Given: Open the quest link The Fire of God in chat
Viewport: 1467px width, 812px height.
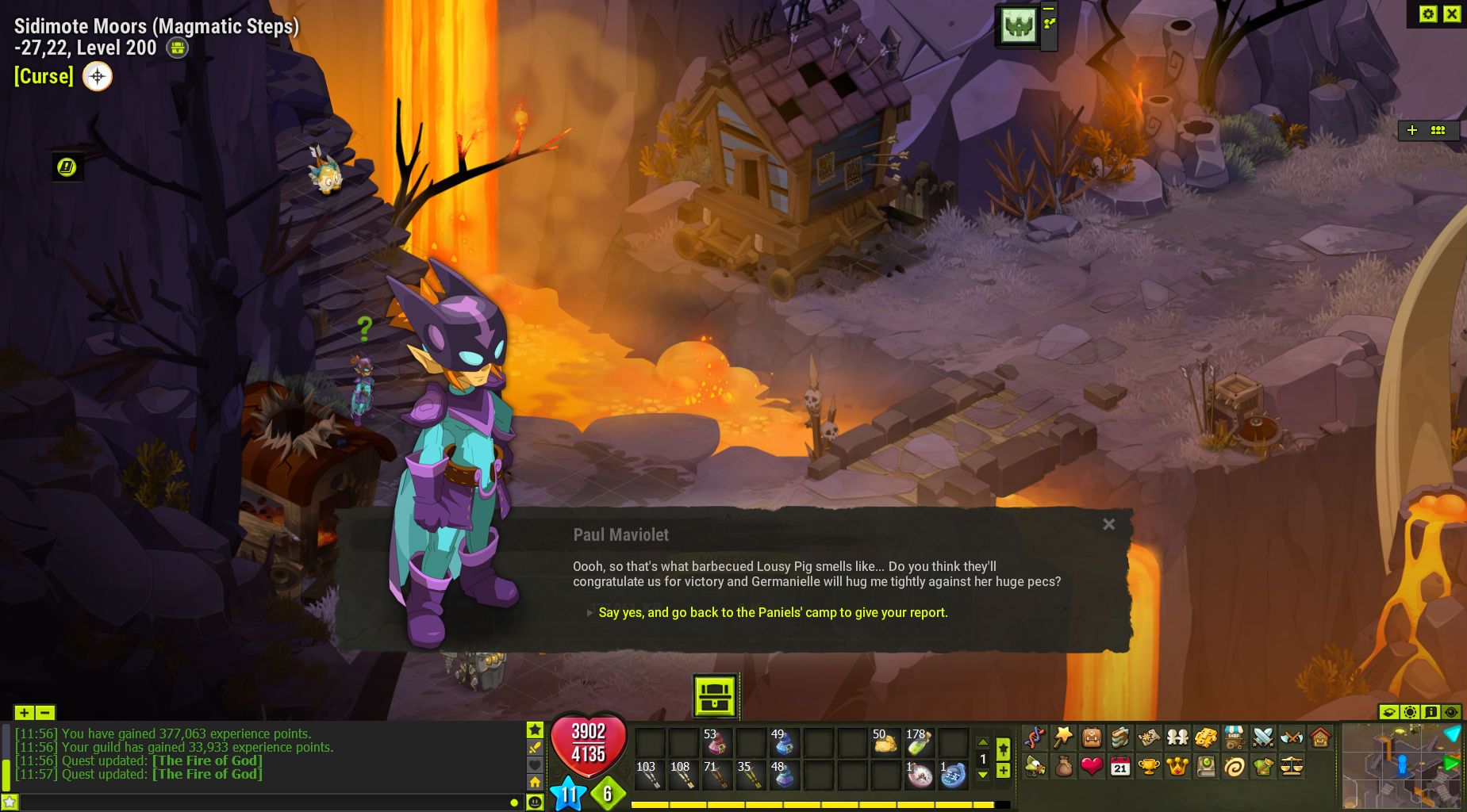Looking at the screenshot, I should (x=207, y=774).
